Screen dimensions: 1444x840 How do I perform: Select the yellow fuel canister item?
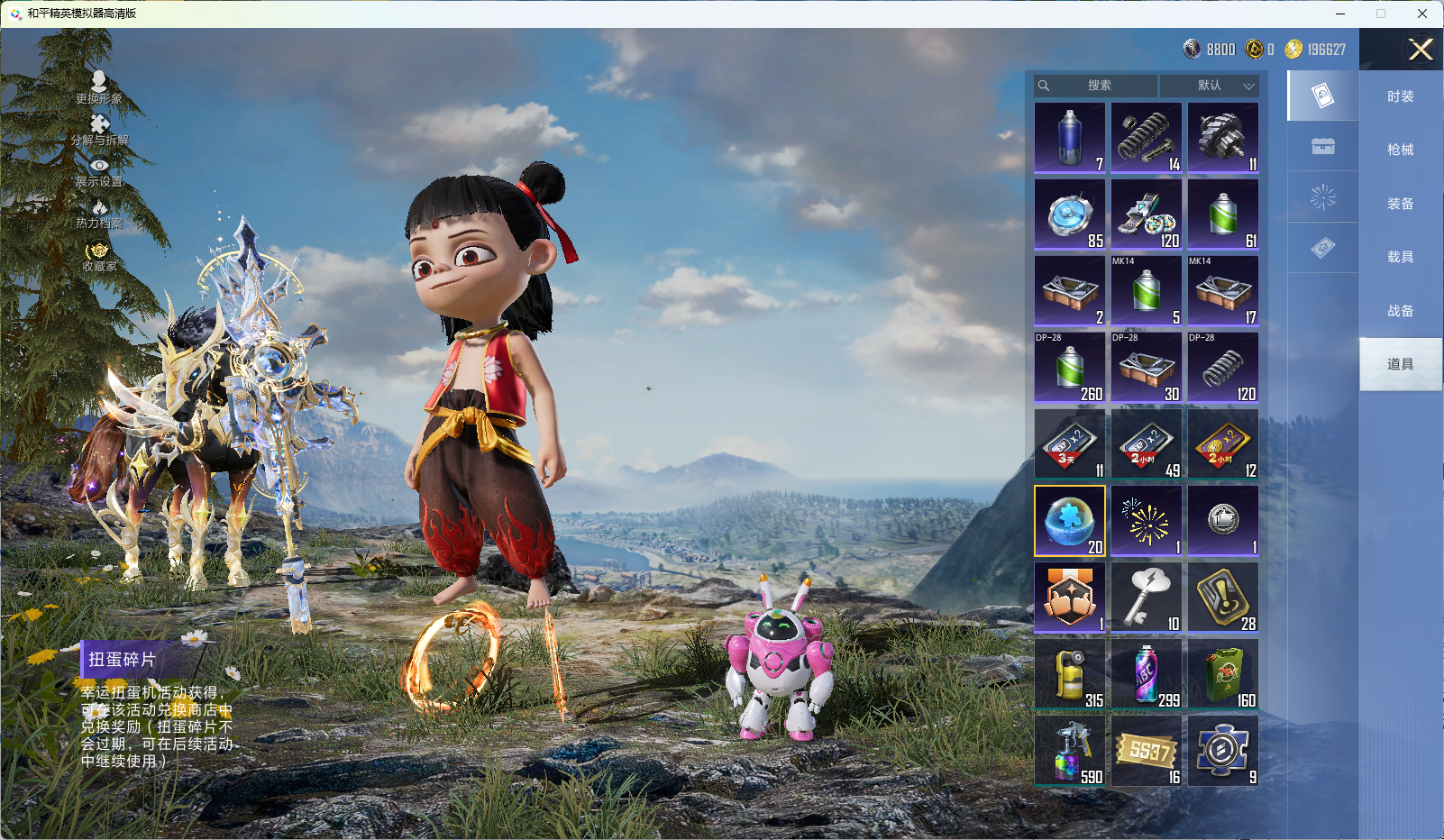(1070, 674)
